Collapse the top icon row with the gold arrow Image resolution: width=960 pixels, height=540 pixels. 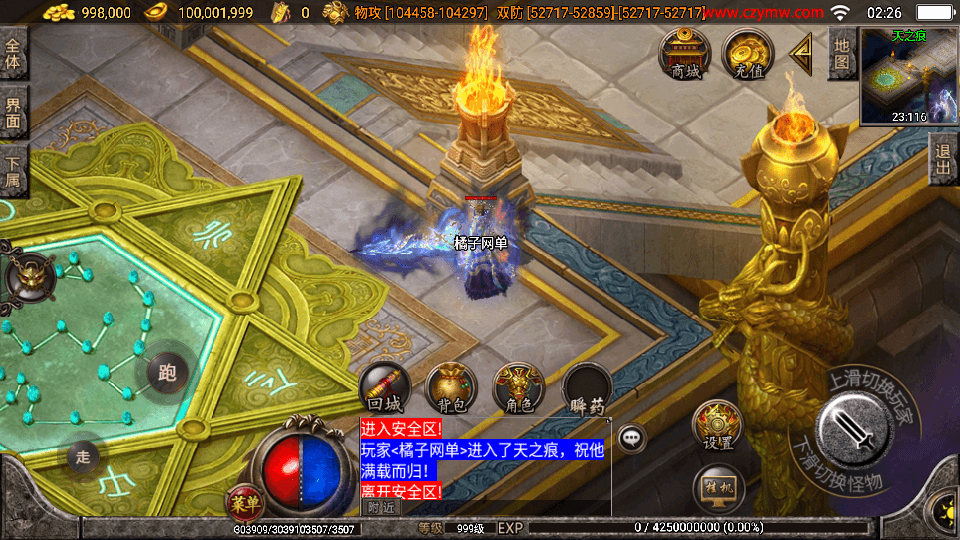point(801,55)
